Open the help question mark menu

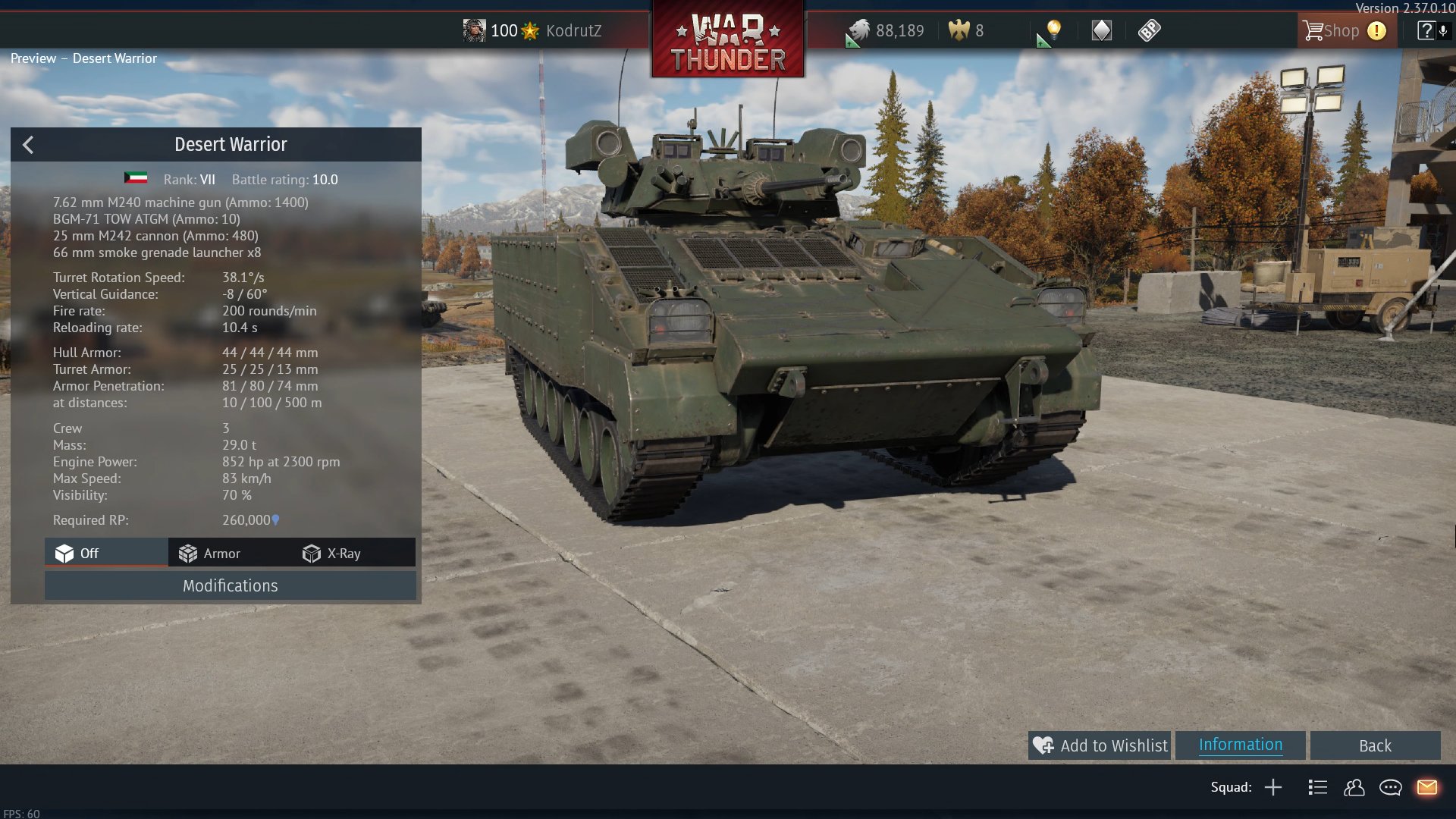pos(1426,31)
